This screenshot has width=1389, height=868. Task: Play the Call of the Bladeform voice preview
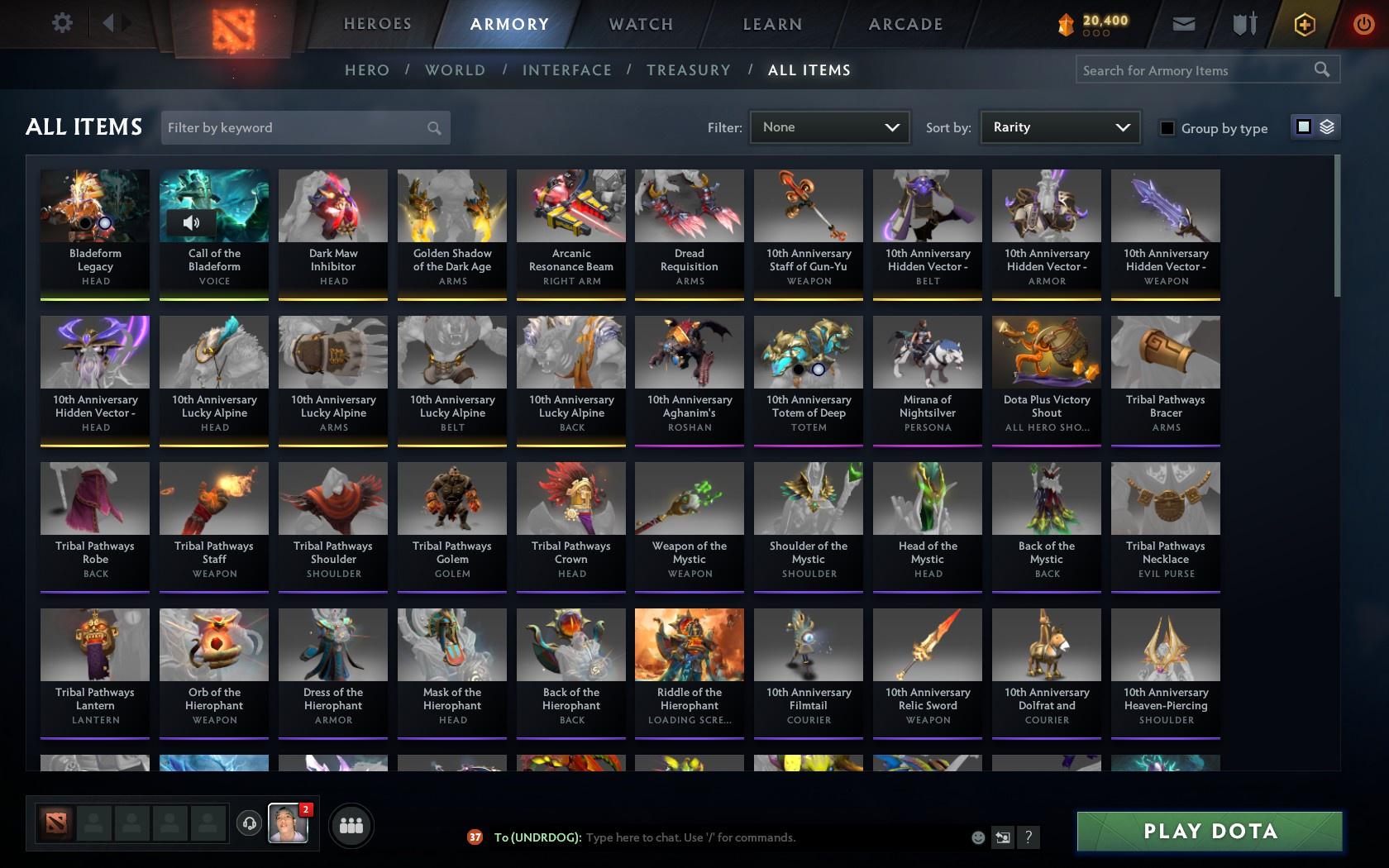coord(193,222)
